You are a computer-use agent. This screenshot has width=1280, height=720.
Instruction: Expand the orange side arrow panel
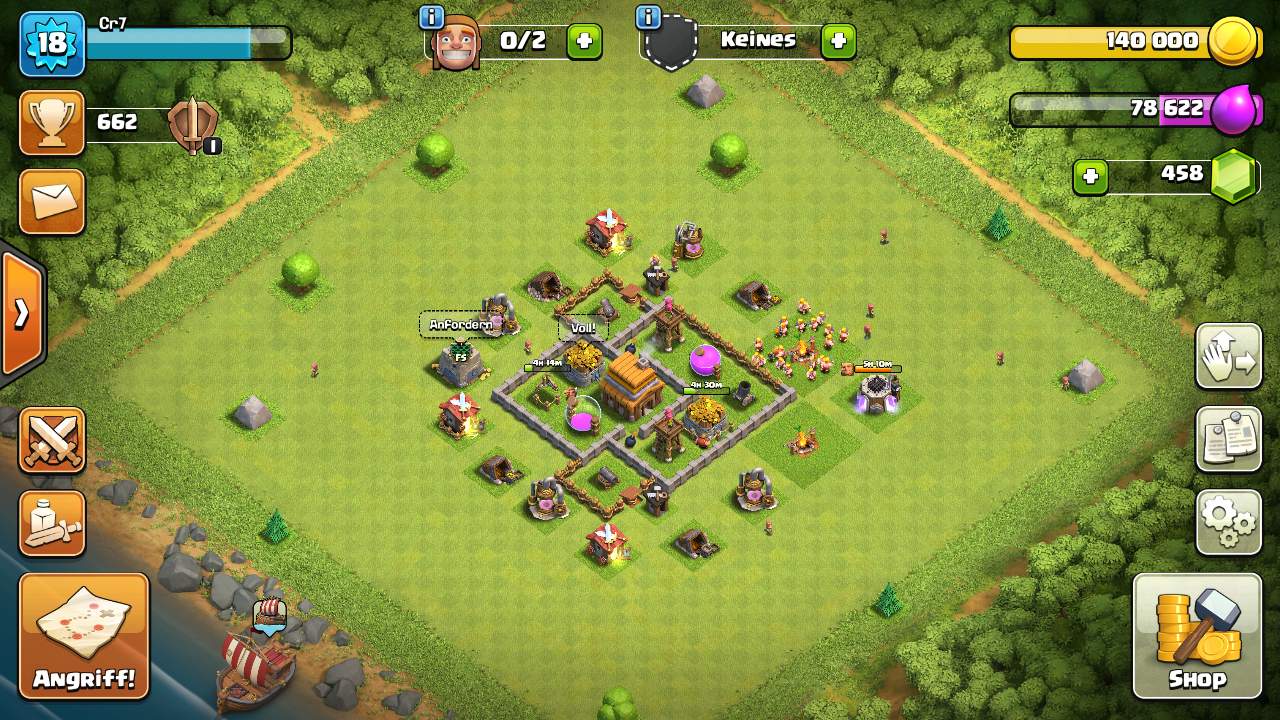(x=21, y=314)
